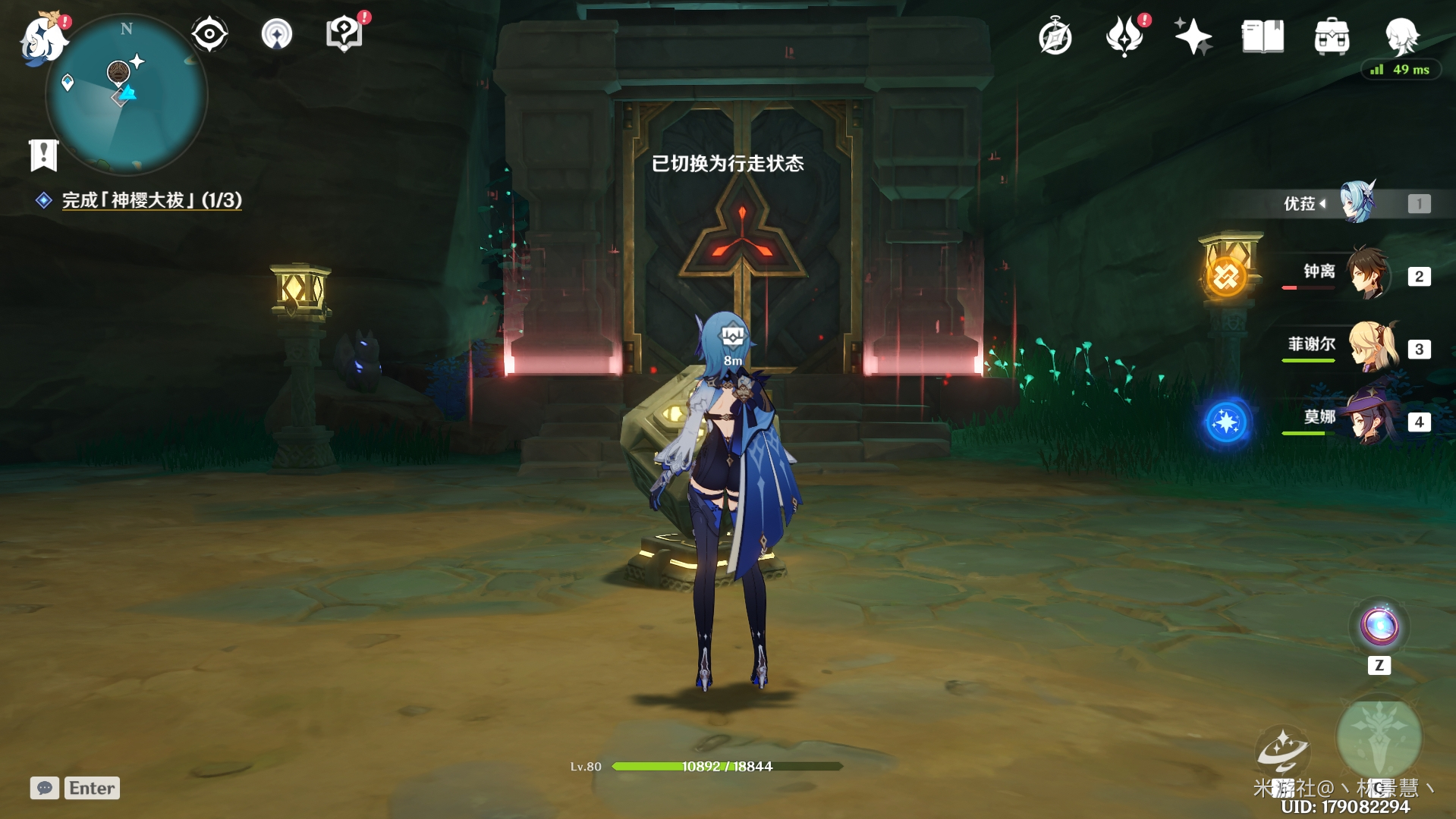Open the tutorial hints icon
Screen dimensions: 1456x819
[x=344, y=34]
